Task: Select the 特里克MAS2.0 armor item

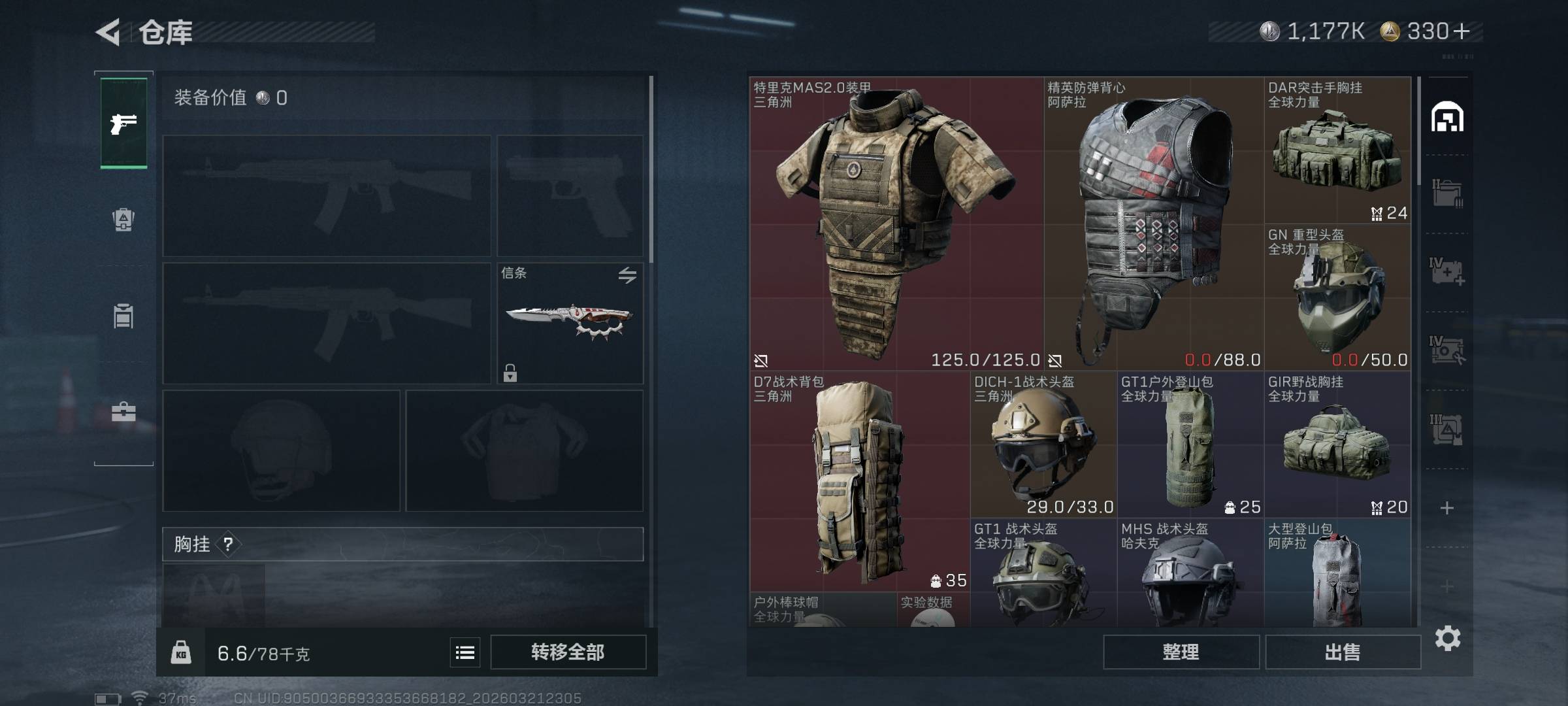Action: [895, 224]
